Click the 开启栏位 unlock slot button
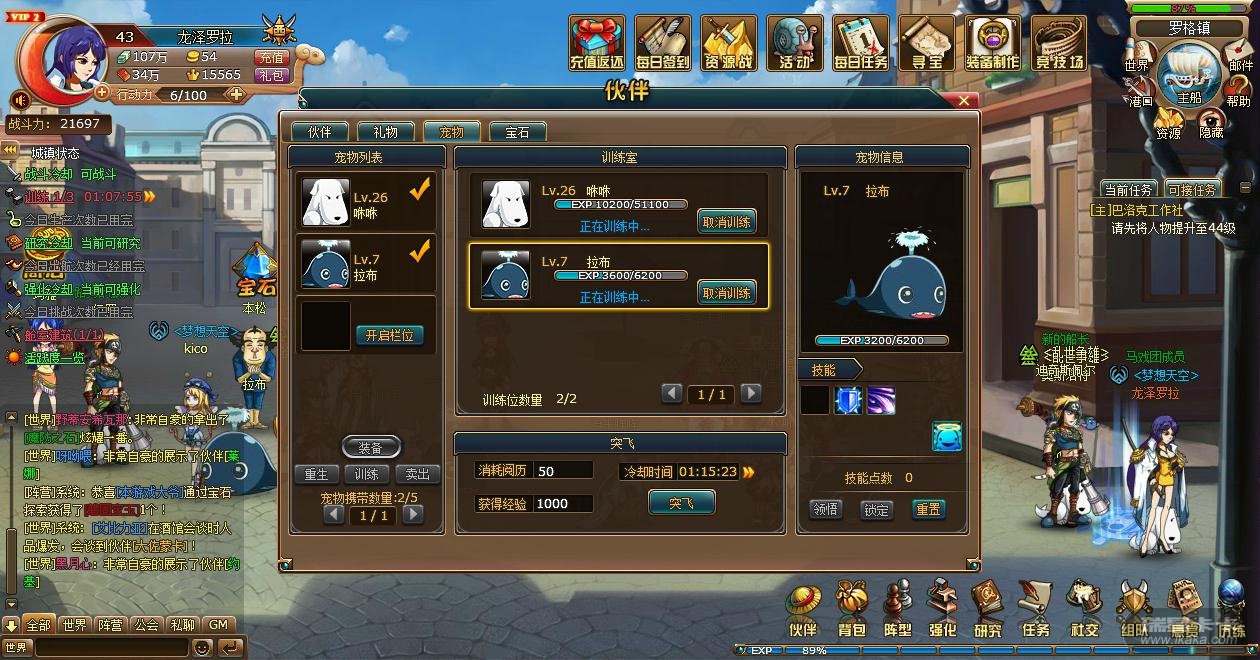This screenshot has height=660, width=1260. (x=389, y=335)
